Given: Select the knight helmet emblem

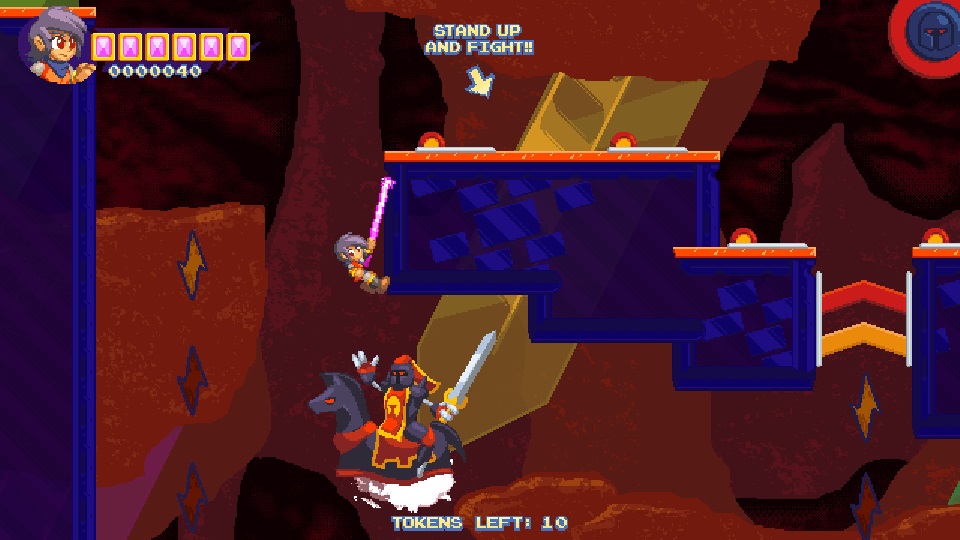Looking at the screenshot, I should pos(930,33).
